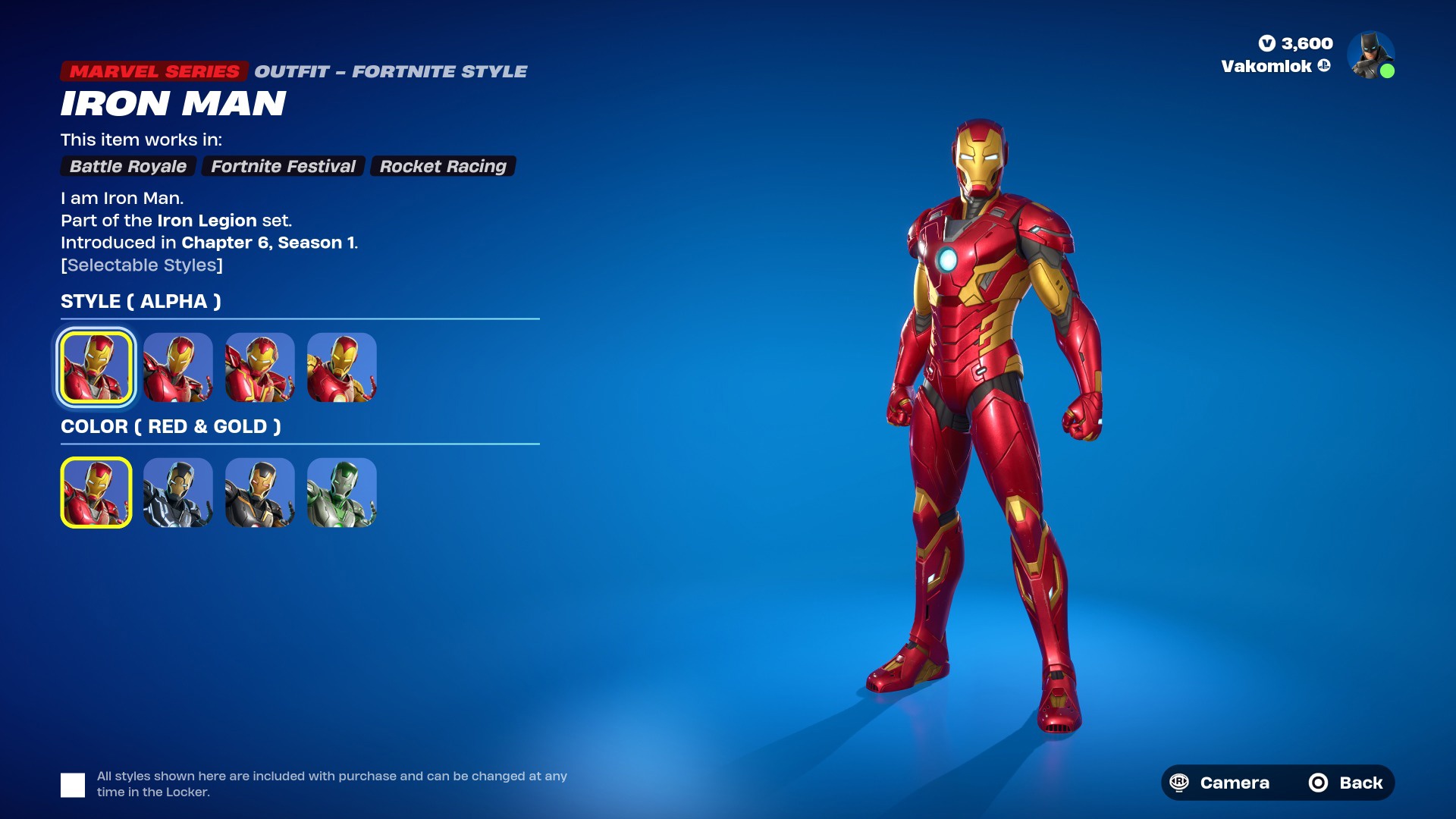
Task: Open the STYLE ( ALPHA ) section header
Action: (x=141, y=301)
